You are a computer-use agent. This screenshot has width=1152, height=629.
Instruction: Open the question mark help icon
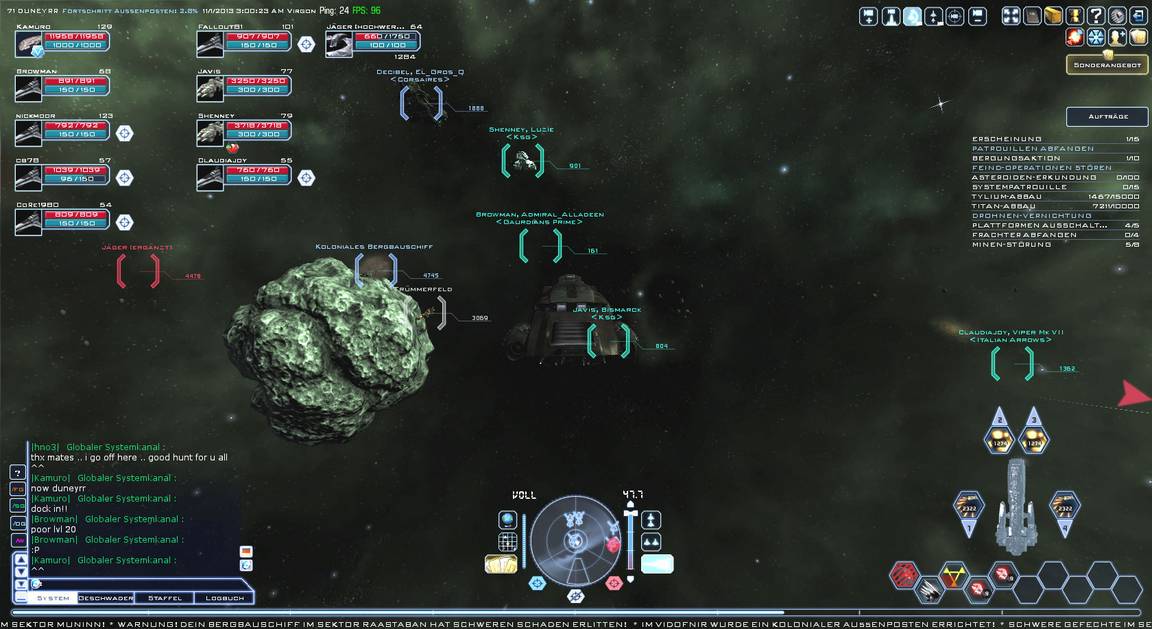1097,16
